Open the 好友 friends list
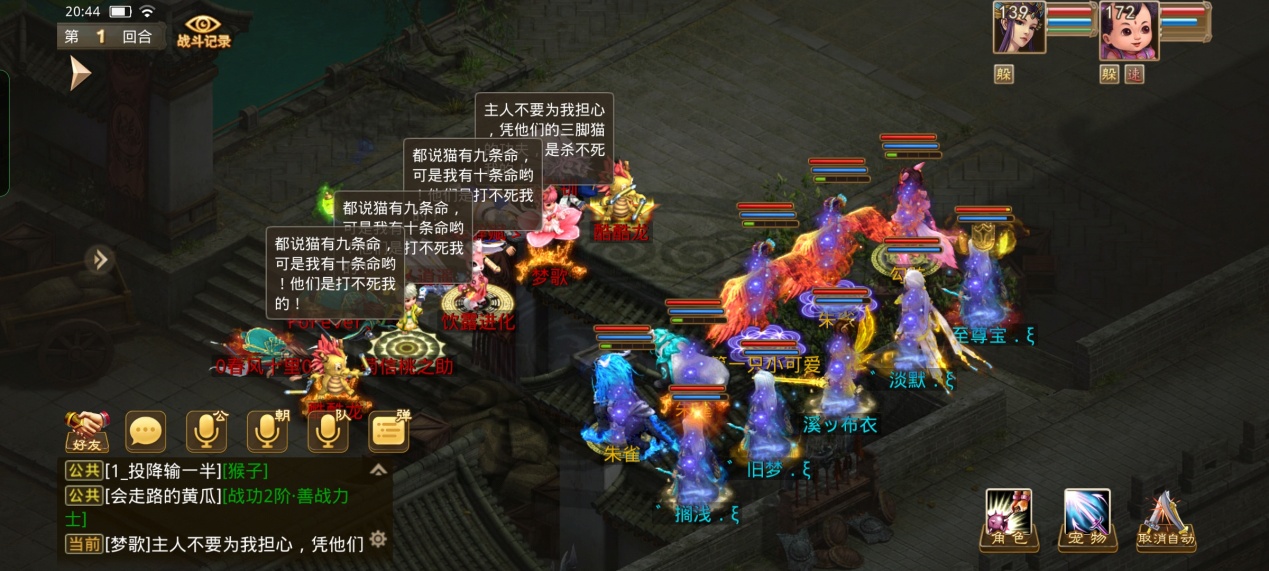1269x571 pixels. [x=86, y=431]
